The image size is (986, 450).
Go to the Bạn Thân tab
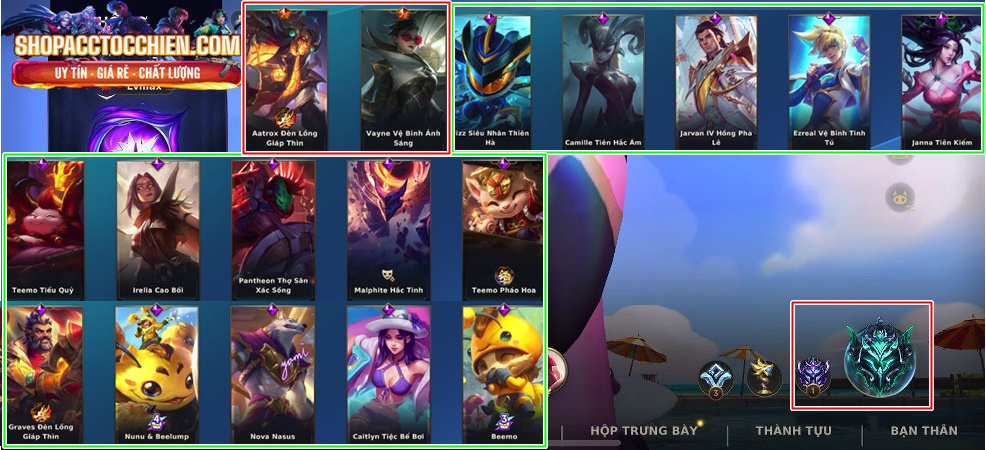tap(923, 431)
